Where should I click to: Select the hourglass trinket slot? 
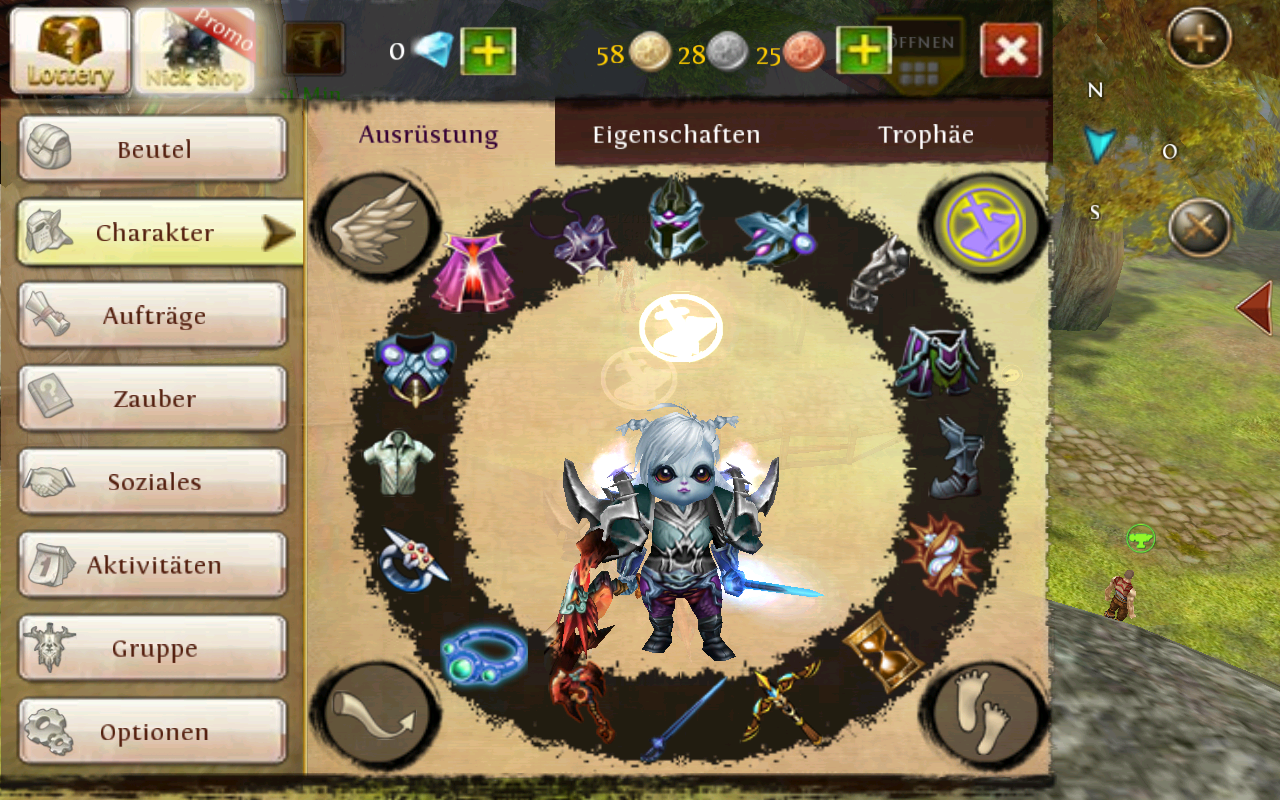(x=881, y=648)
